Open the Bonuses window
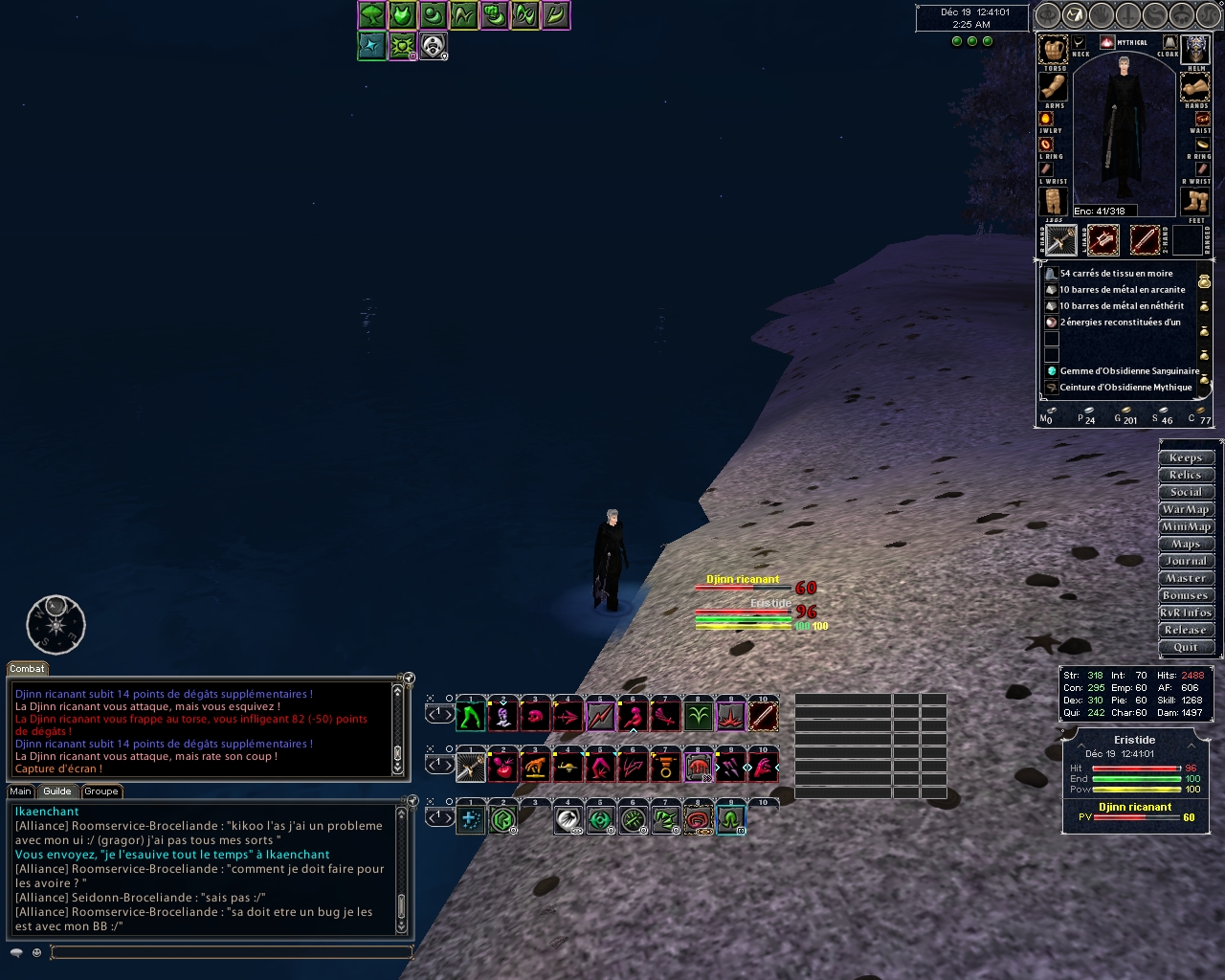Image resolution: width=1225 pixels, height=980 pixels. pos(1186,595)
